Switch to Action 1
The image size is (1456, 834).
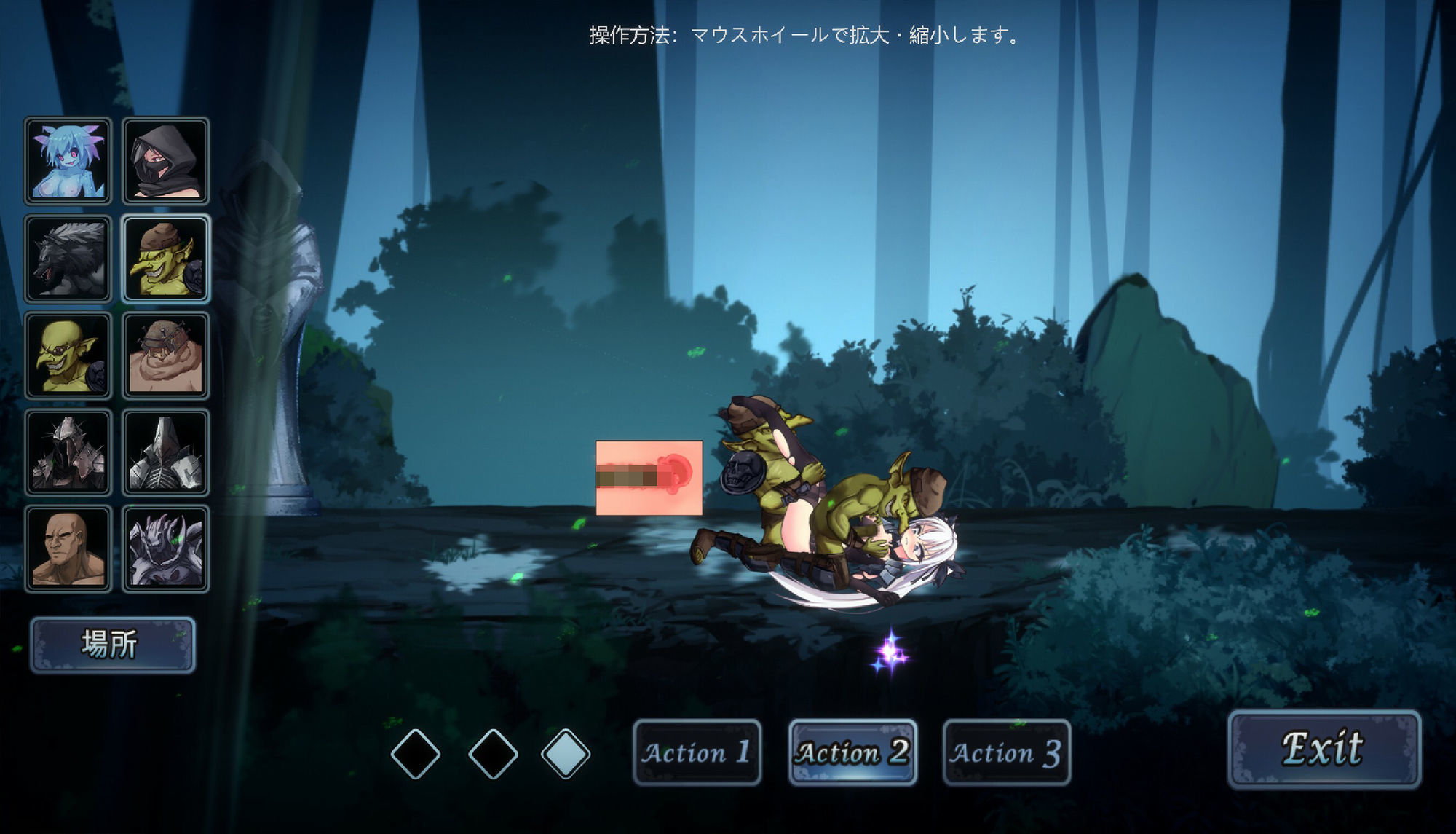697,752
